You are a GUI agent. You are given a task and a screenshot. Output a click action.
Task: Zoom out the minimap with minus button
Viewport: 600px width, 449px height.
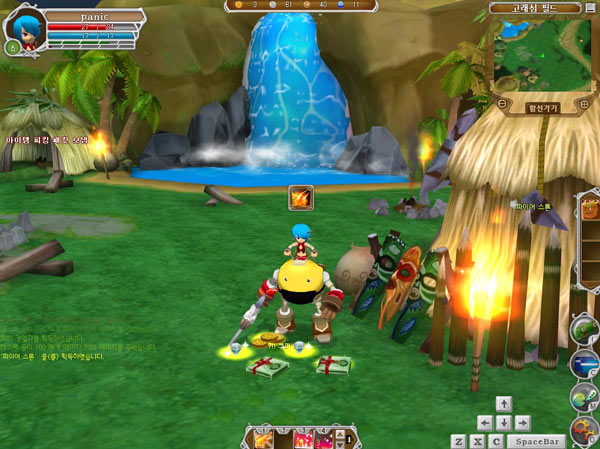tap(501, 103)
